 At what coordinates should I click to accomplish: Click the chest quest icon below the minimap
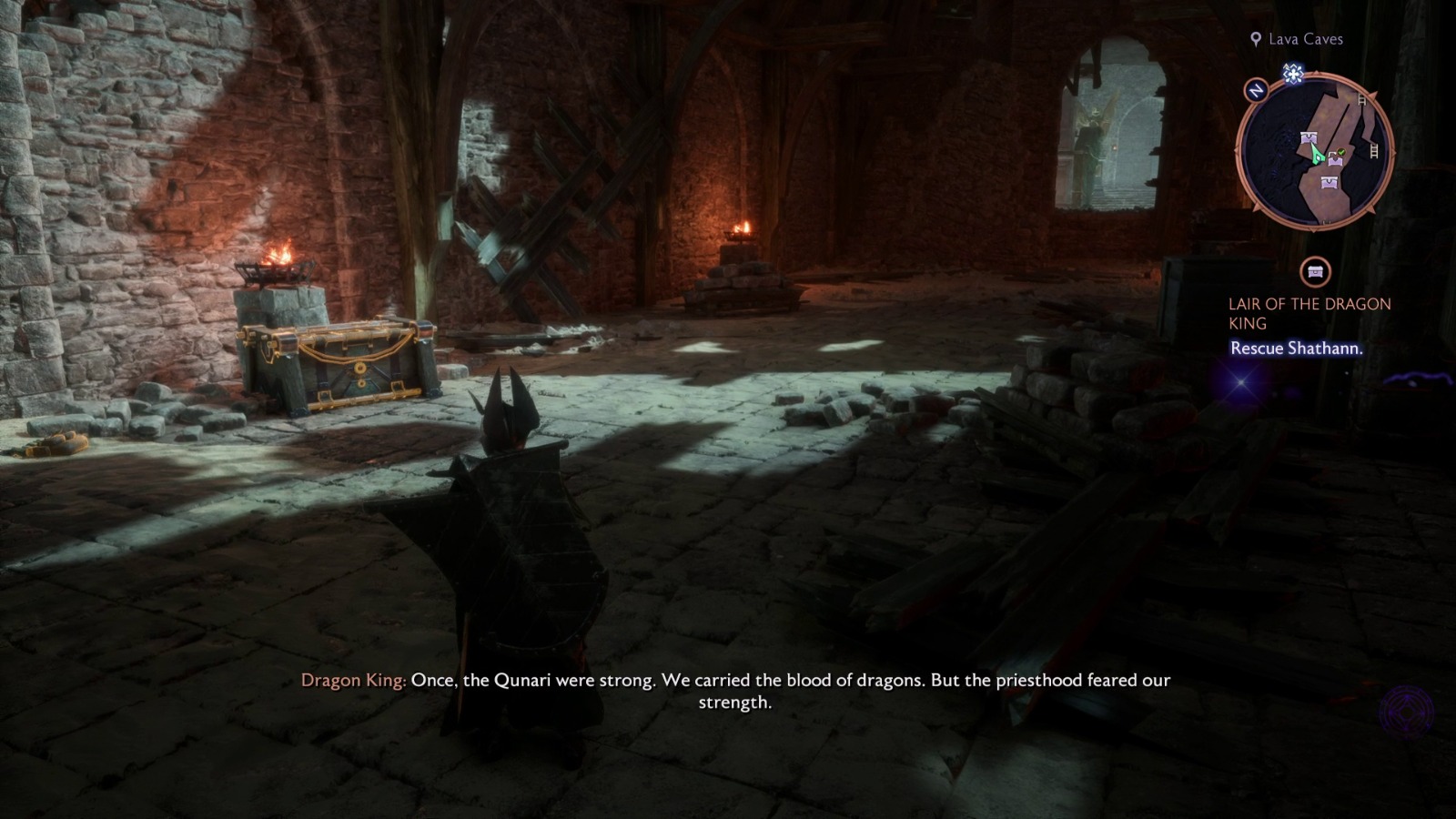click(1314, 270)
